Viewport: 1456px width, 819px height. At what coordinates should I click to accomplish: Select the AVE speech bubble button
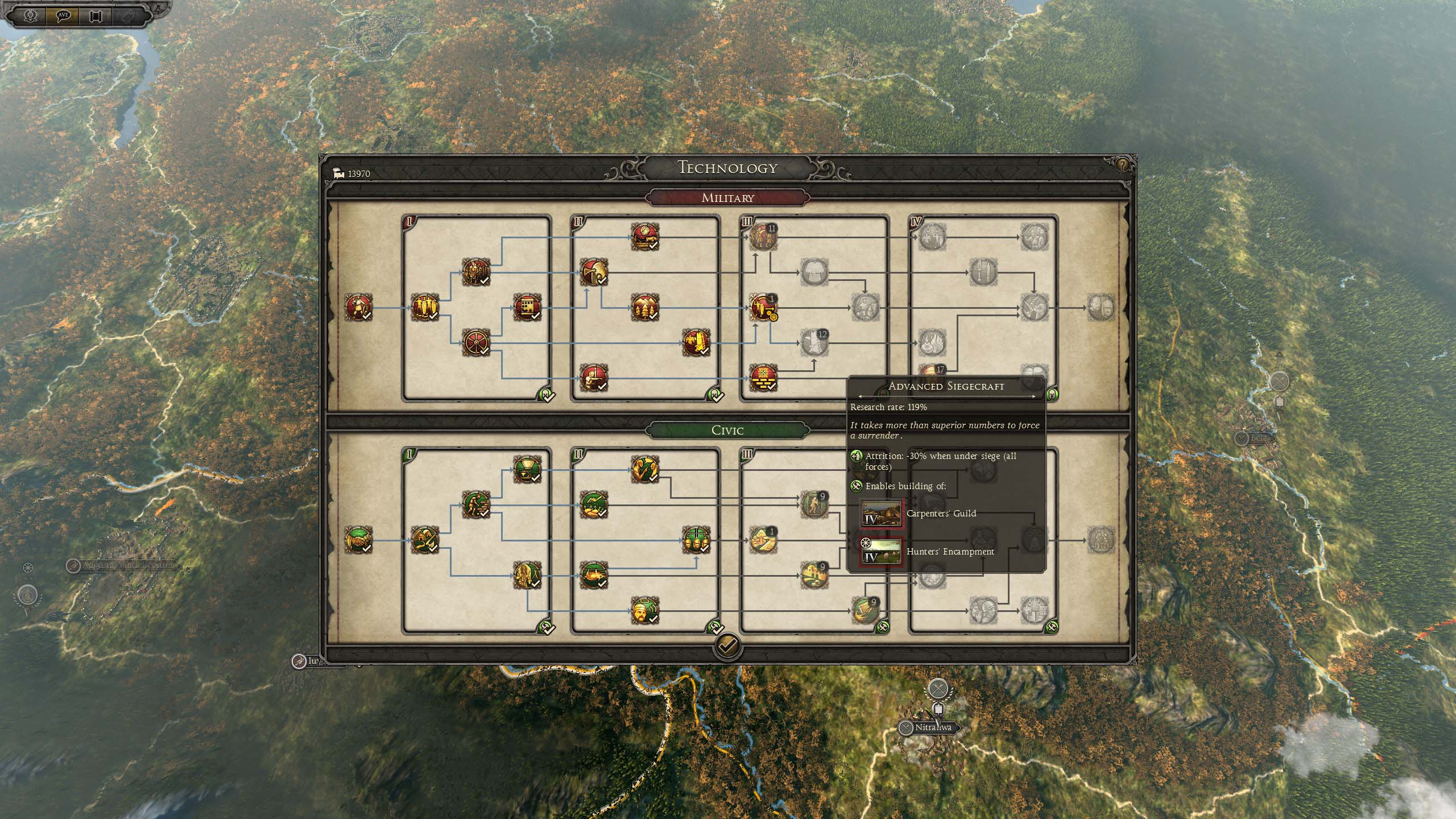tap(63, 15)
